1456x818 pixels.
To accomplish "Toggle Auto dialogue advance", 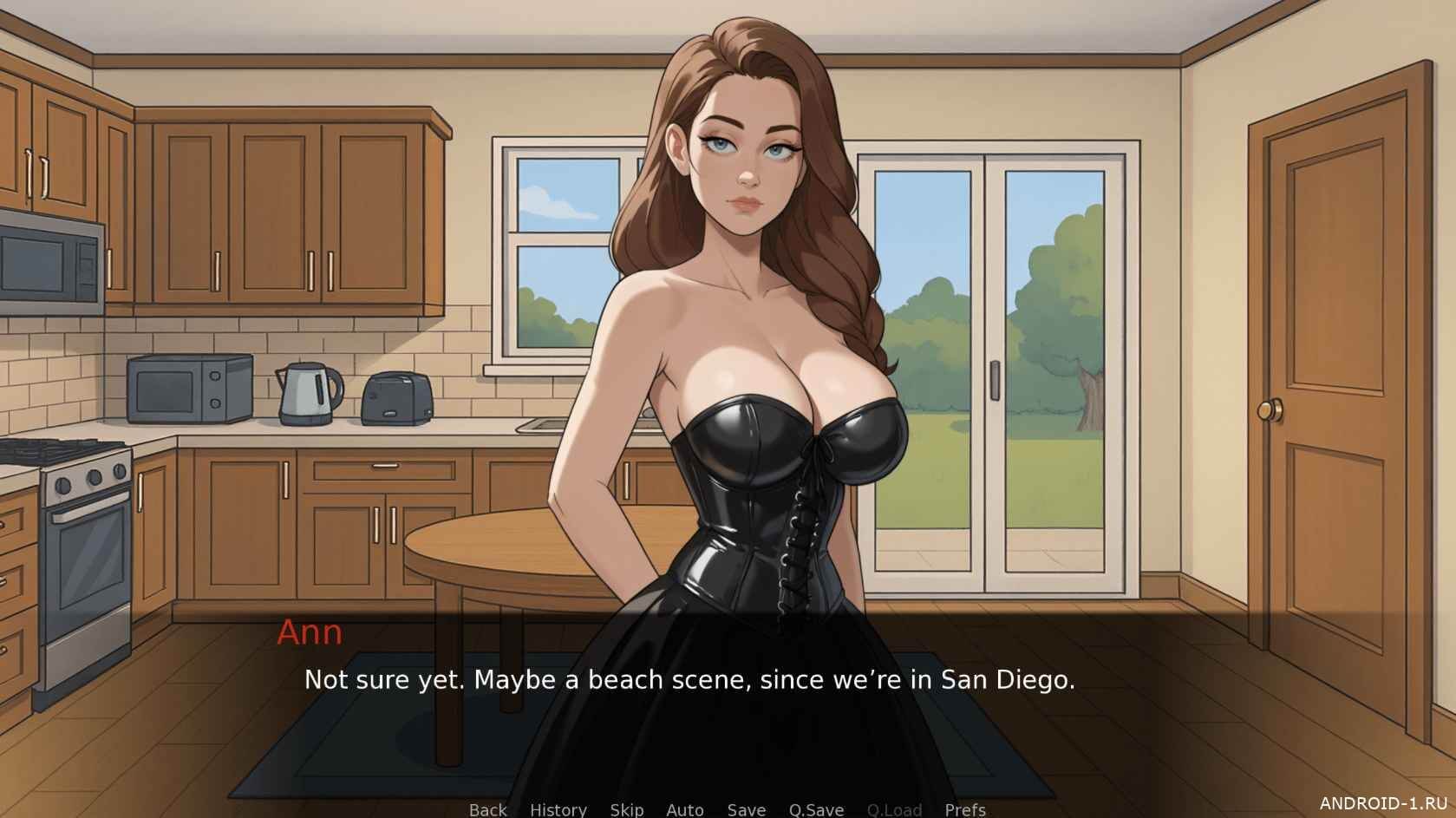I will click(684, 809).
